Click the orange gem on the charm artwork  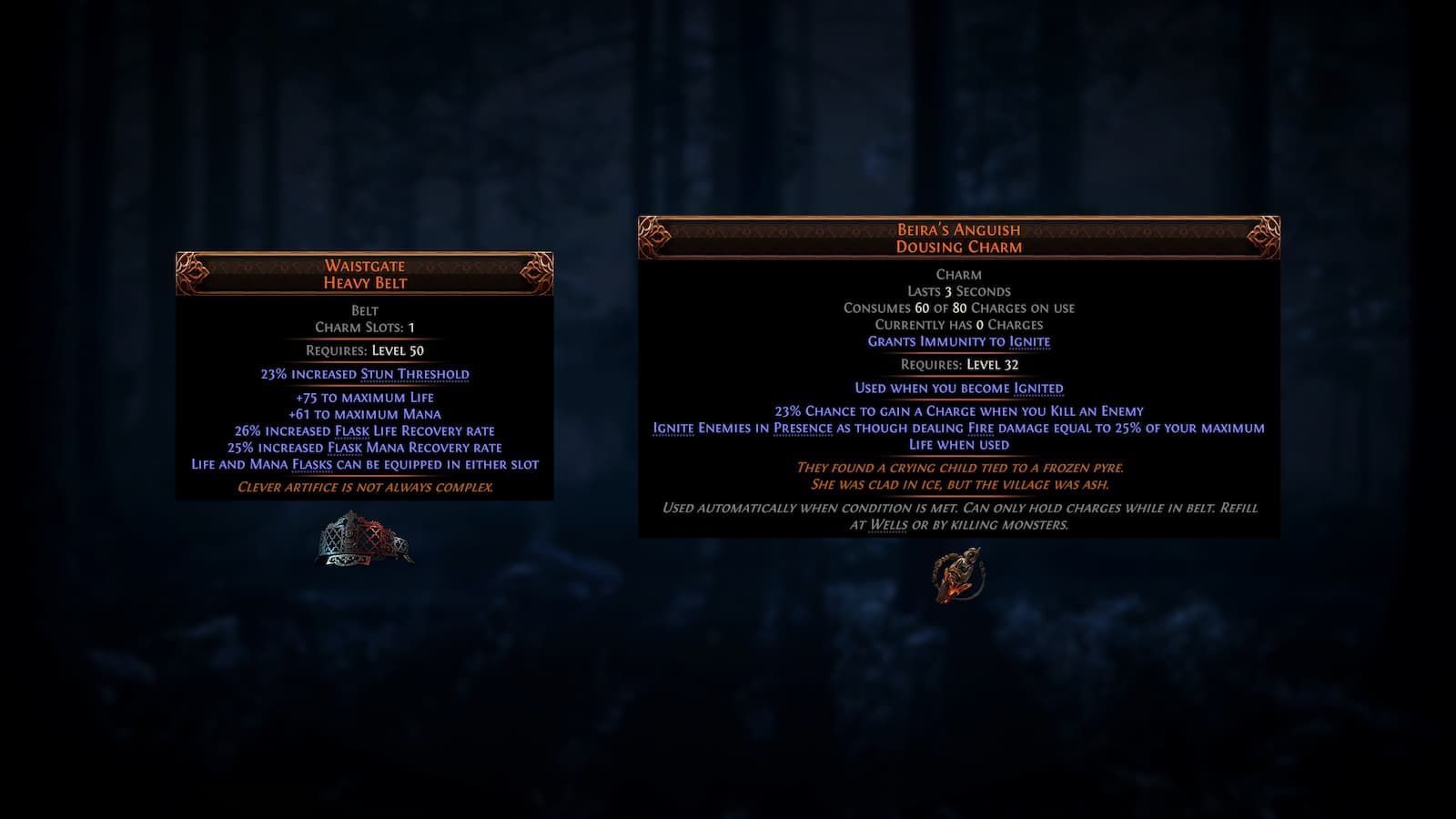[952, 590]
